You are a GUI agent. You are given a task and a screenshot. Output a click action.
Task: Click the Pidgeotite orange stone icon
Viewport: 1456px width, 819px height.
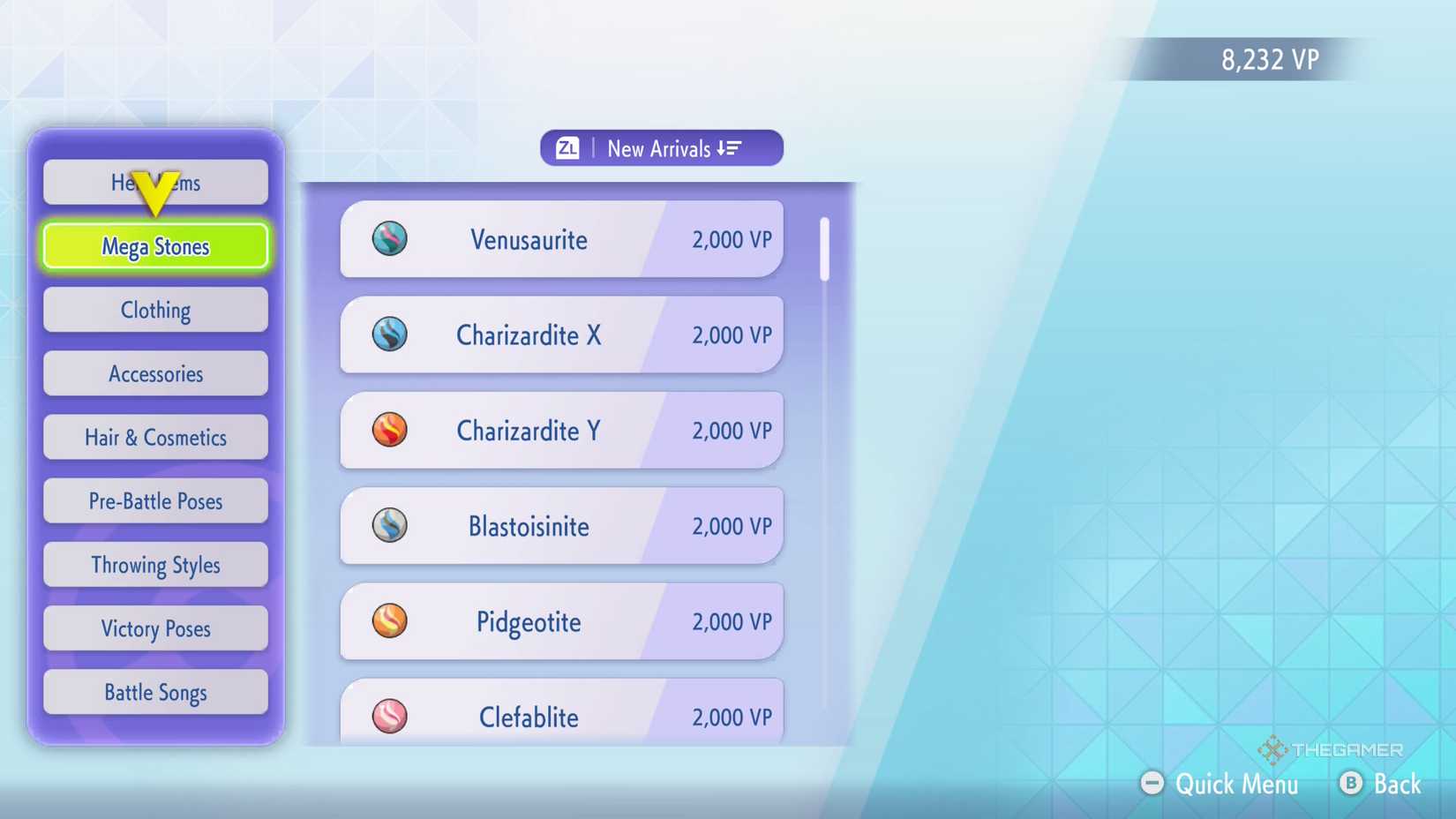tap(391, 621)
